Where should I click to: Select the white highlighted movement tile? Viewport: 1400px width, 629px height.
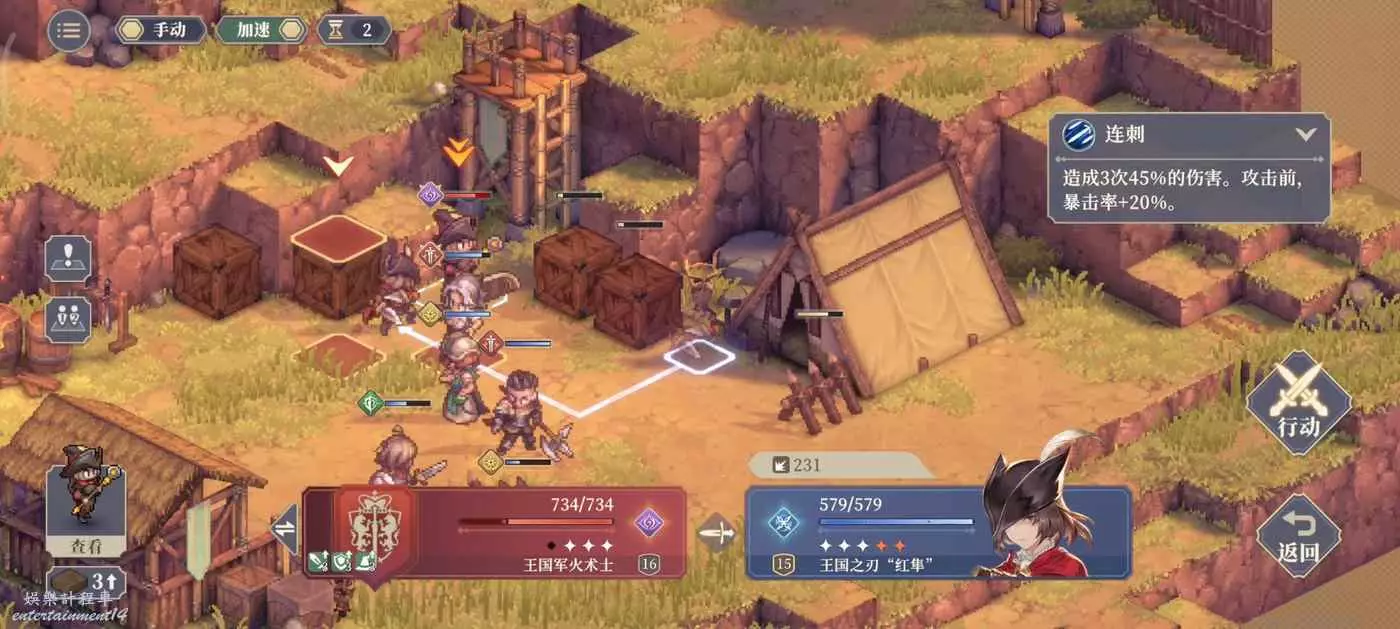click(699, 356)
